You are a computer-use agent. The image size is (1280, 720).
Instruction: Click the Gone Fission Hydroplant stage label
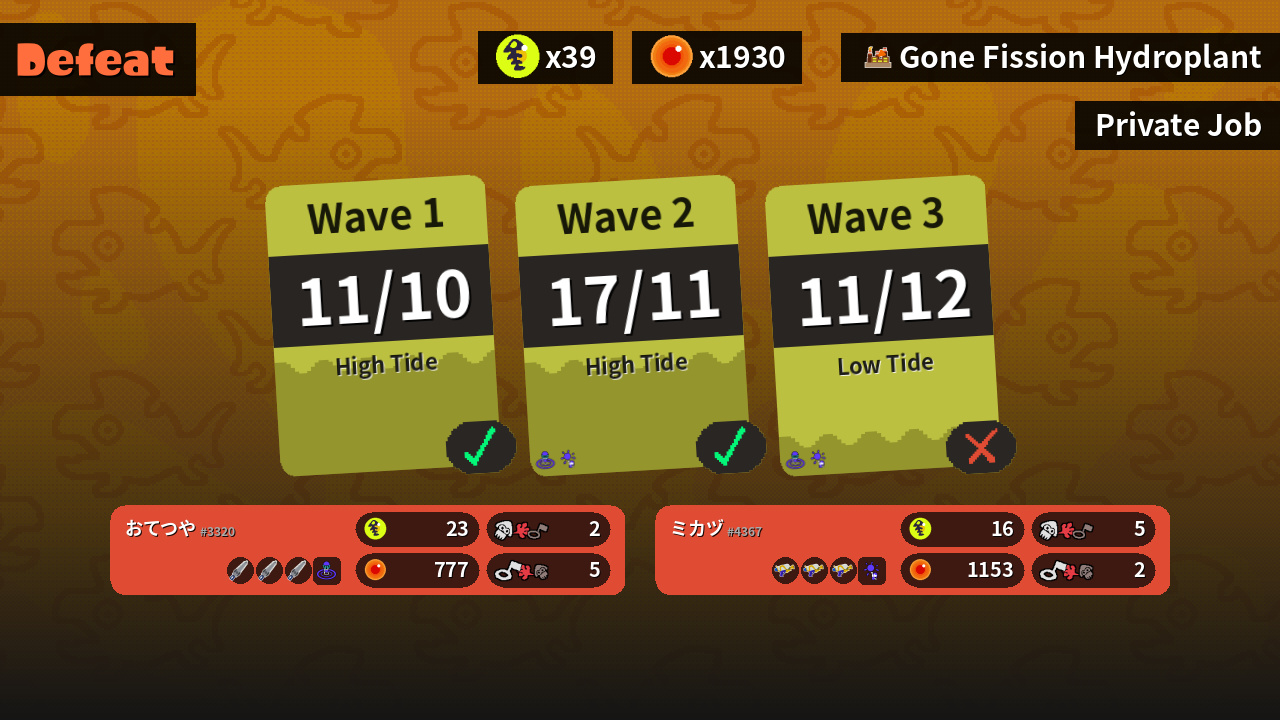1060,58
